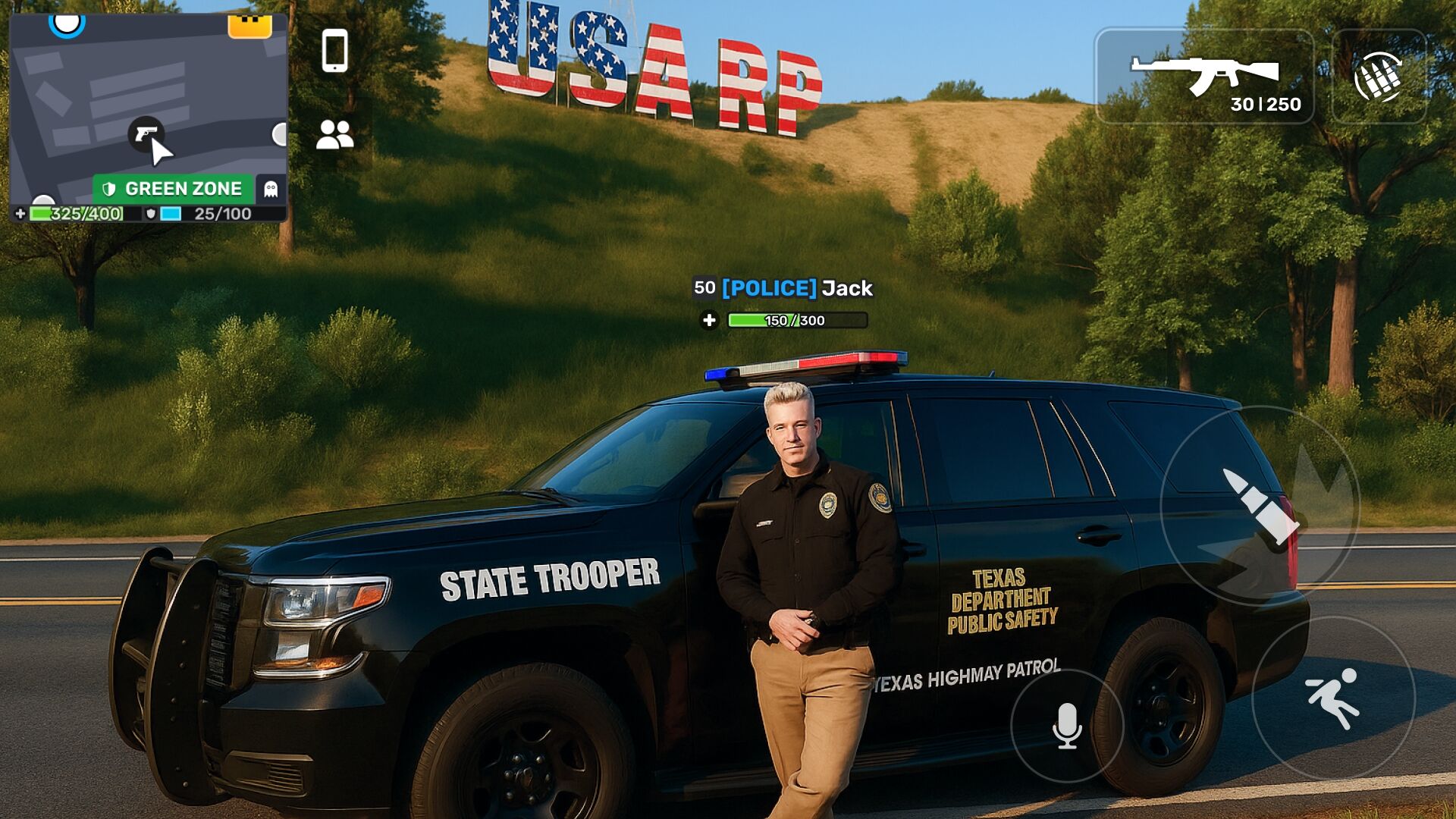The image size is (1456, 819).
Task: Click the plus icon beside the health bar
Action: point(20,215)
